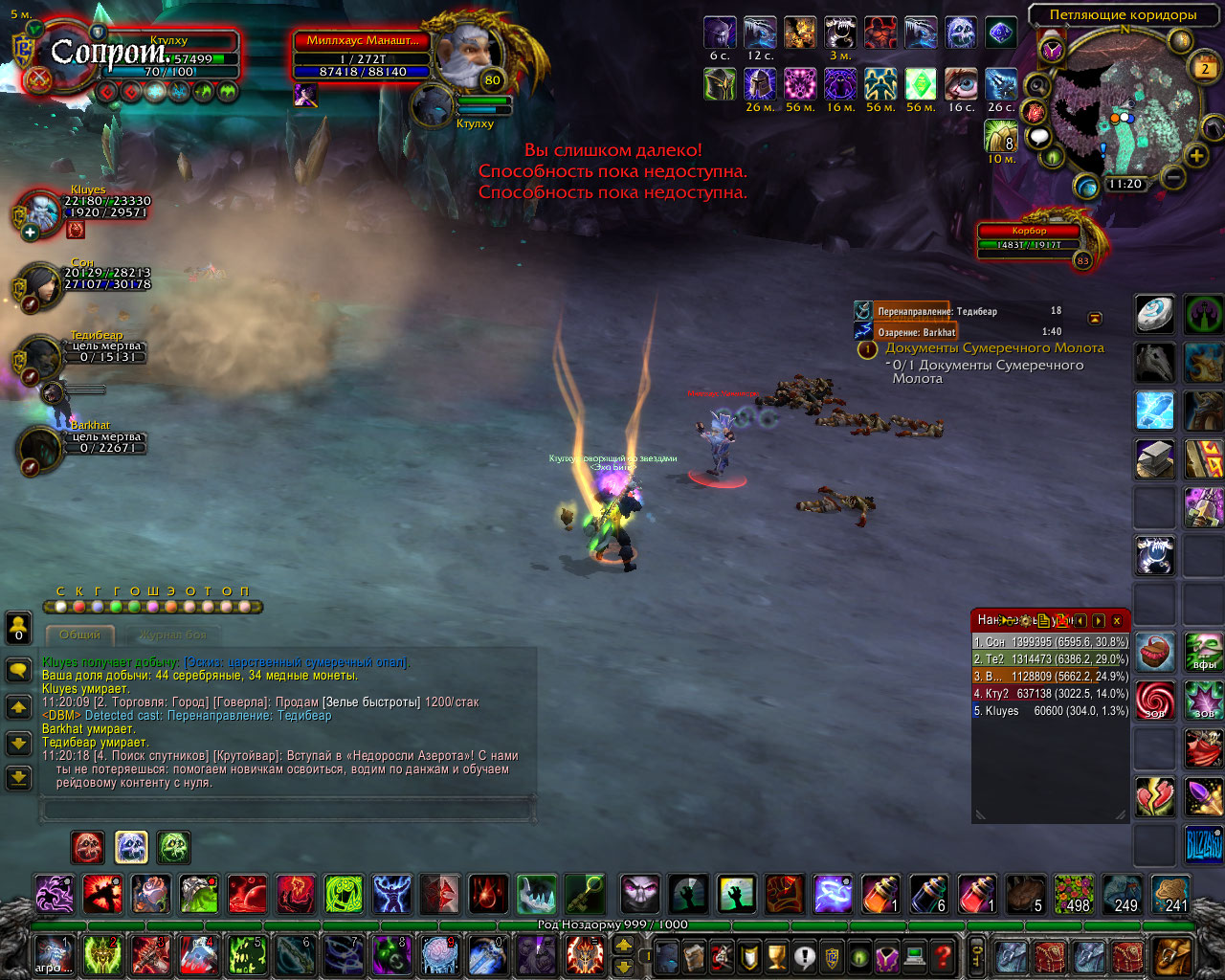Select the Корбор focus frame
The image size is (1225, 980).
coord(1029,239)
